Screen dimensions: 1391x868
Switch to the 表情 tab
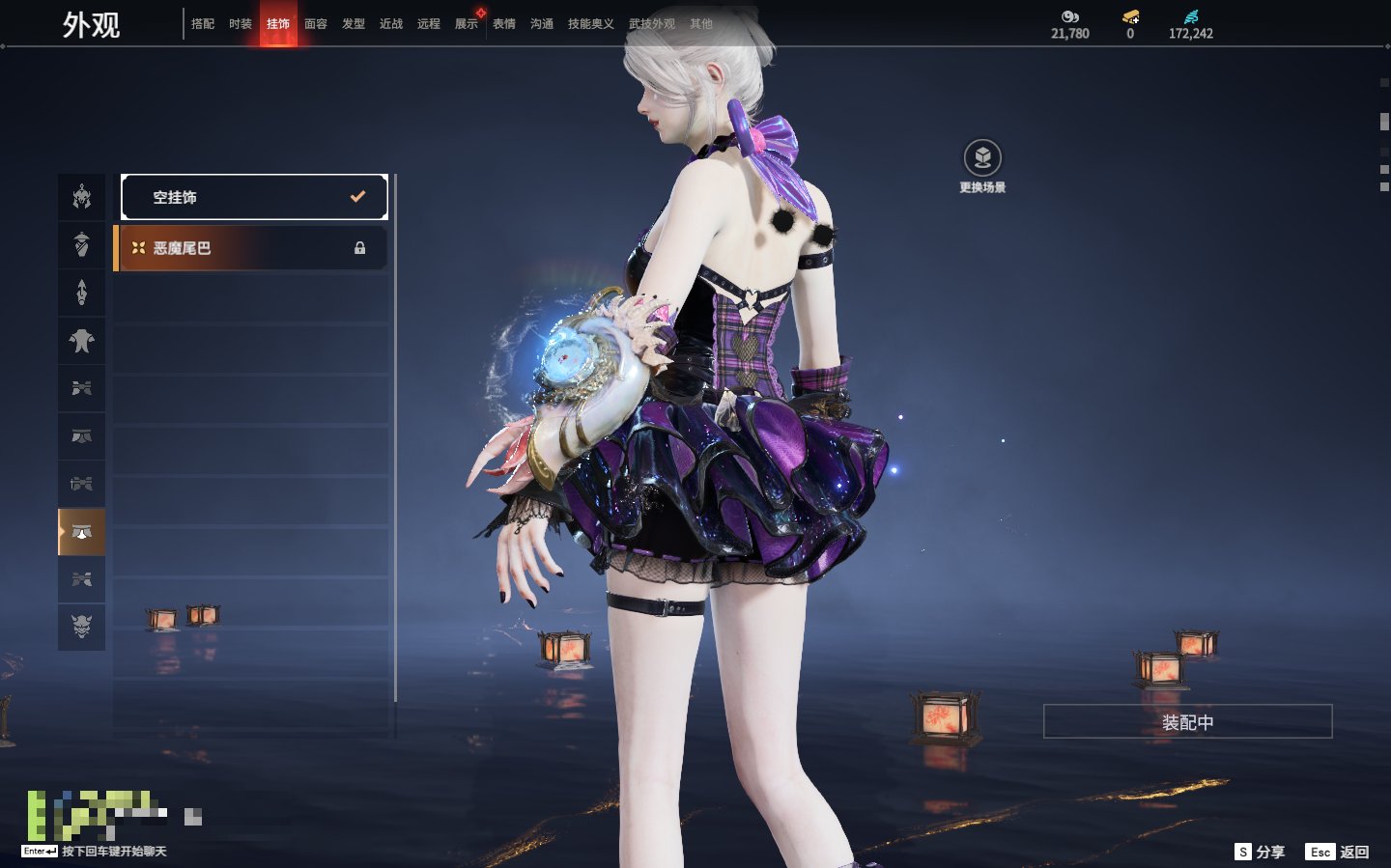point(504,24)
